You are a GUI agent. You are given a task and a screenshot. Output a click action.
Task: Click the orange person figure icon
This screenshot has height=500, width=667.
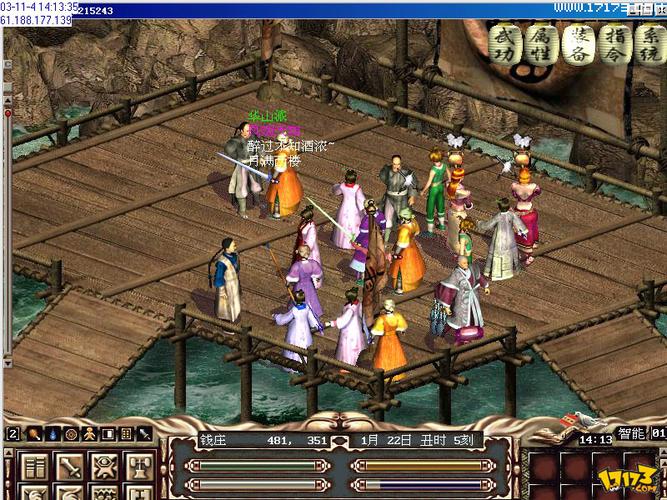point(89,435)
